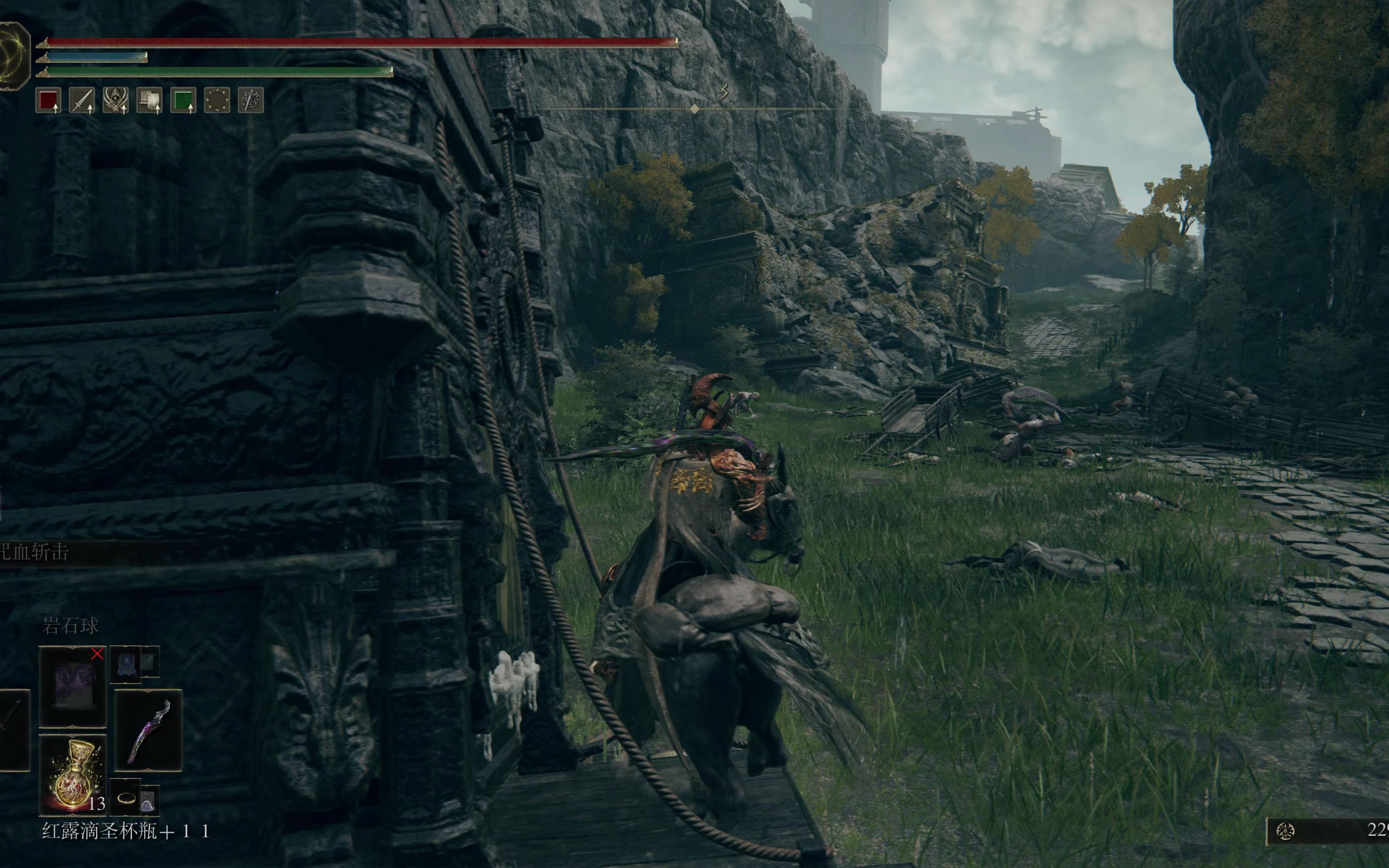Select the Rock Sling spell slot
This screenshot has width=1389, height=868.
point(73,686)
